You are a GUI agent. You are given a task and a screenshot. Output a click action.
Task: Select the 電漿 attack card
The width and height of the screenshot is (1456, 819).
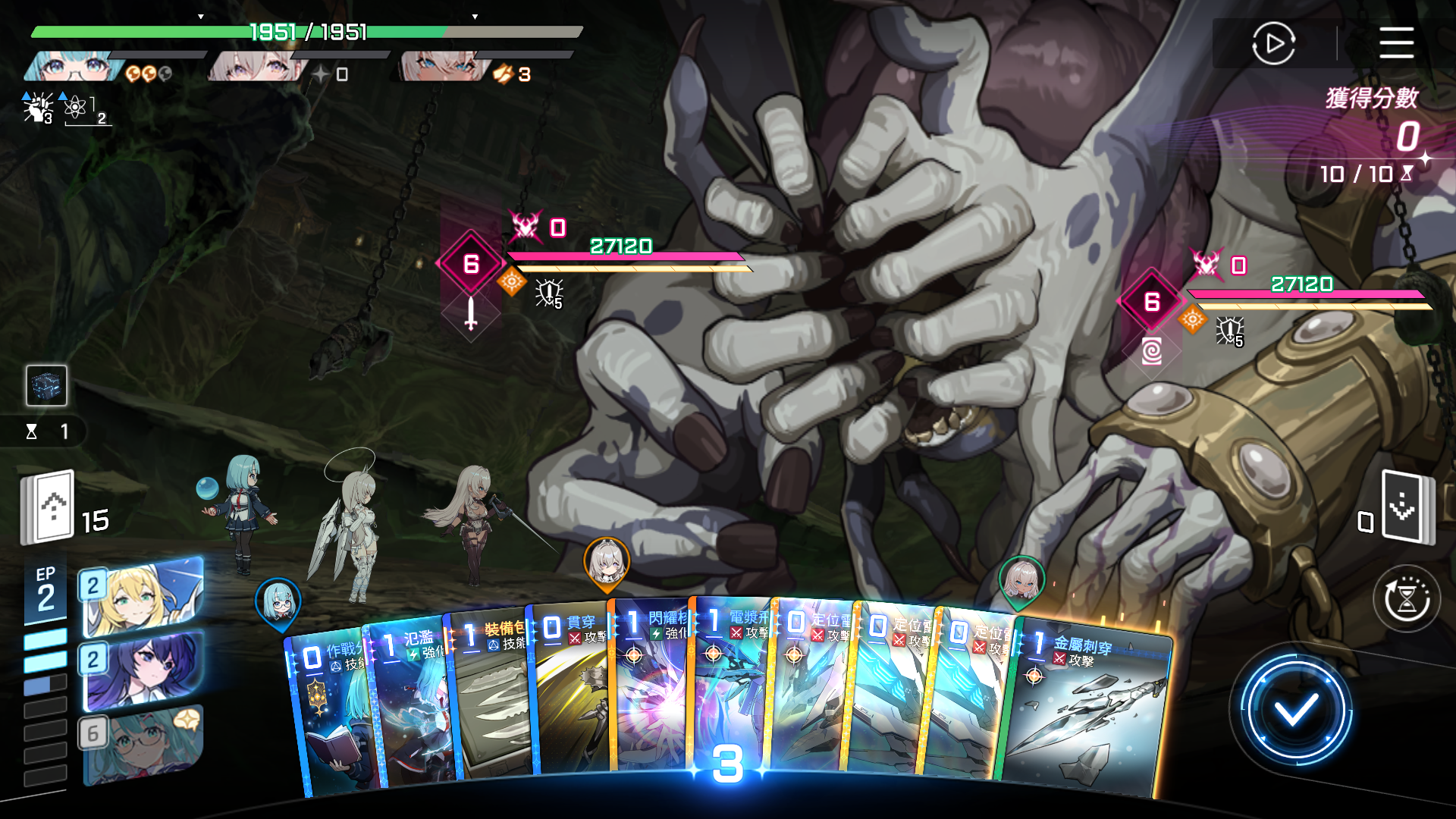[x=730, y=682]
